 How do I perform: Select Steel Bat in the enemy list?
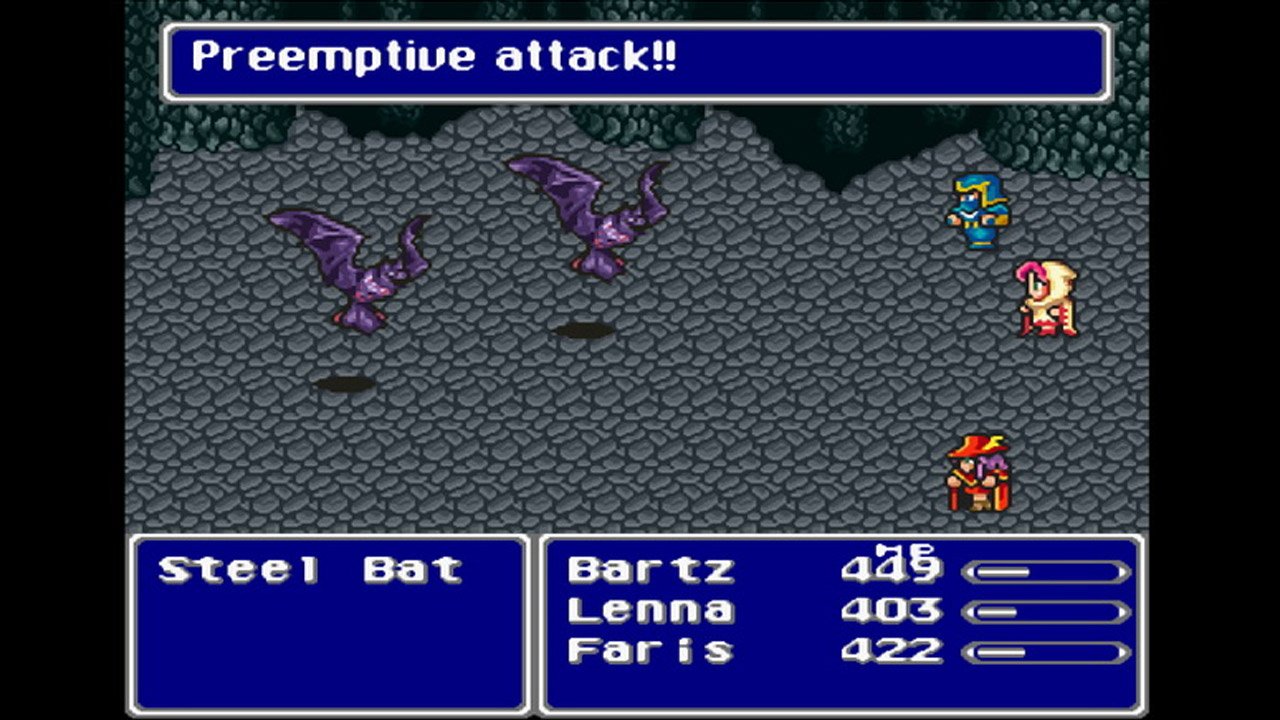[310, 570]
